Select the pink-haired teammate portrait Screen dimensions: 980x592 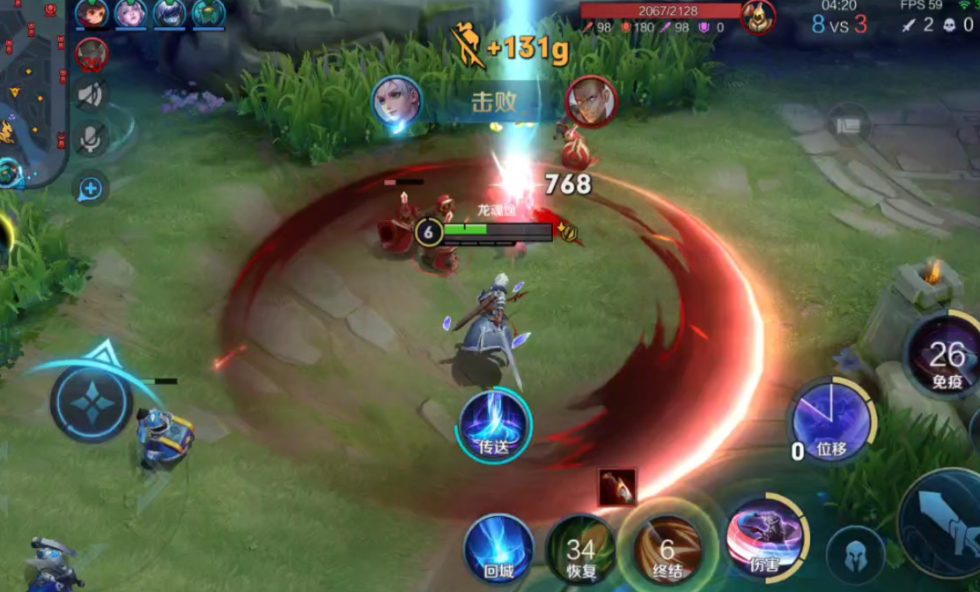point(130,13)
